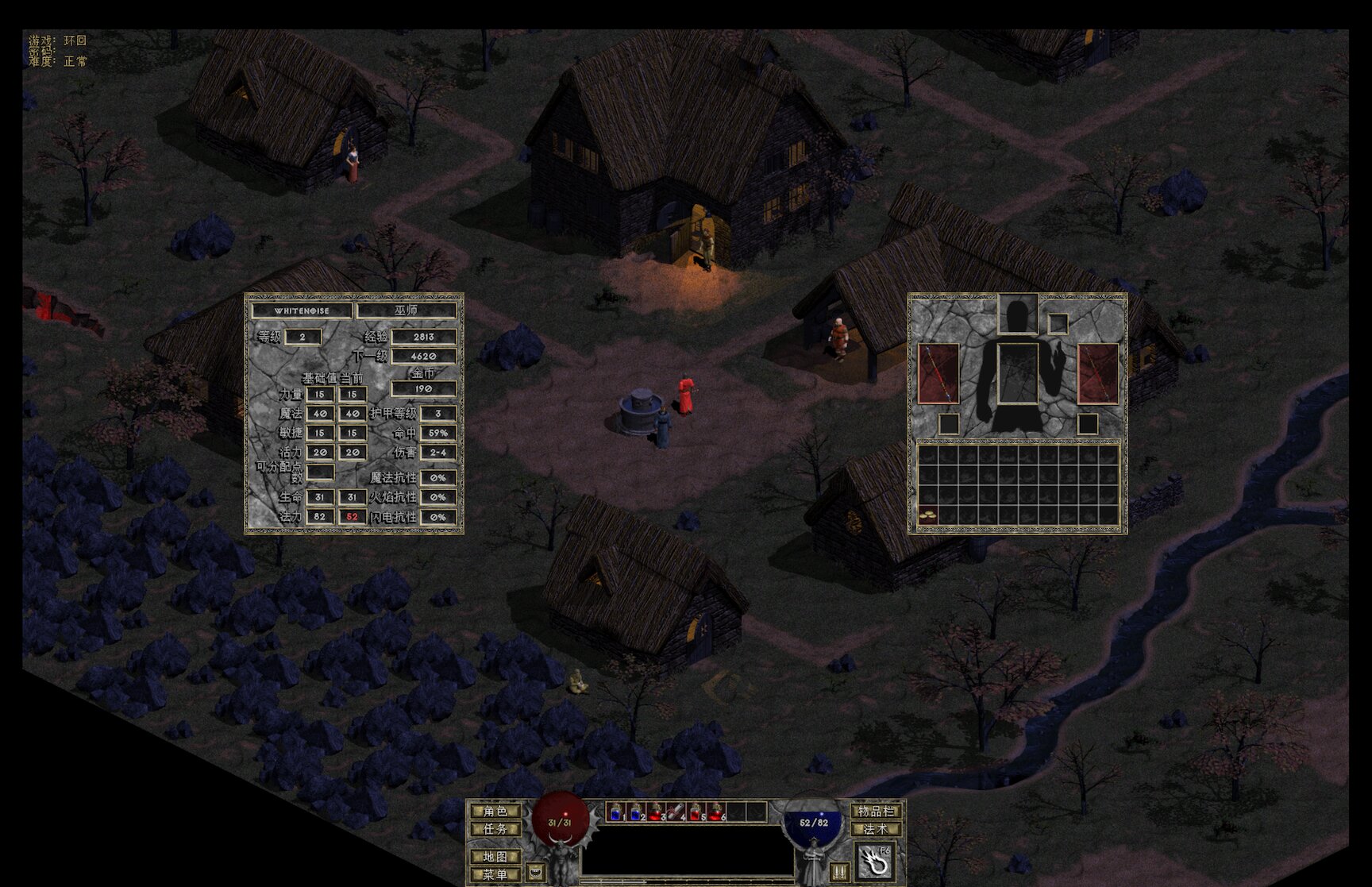This screenshot has width=1372, height=887.
Task: Open the 法术 spellbook button
Action: [877, 829]
